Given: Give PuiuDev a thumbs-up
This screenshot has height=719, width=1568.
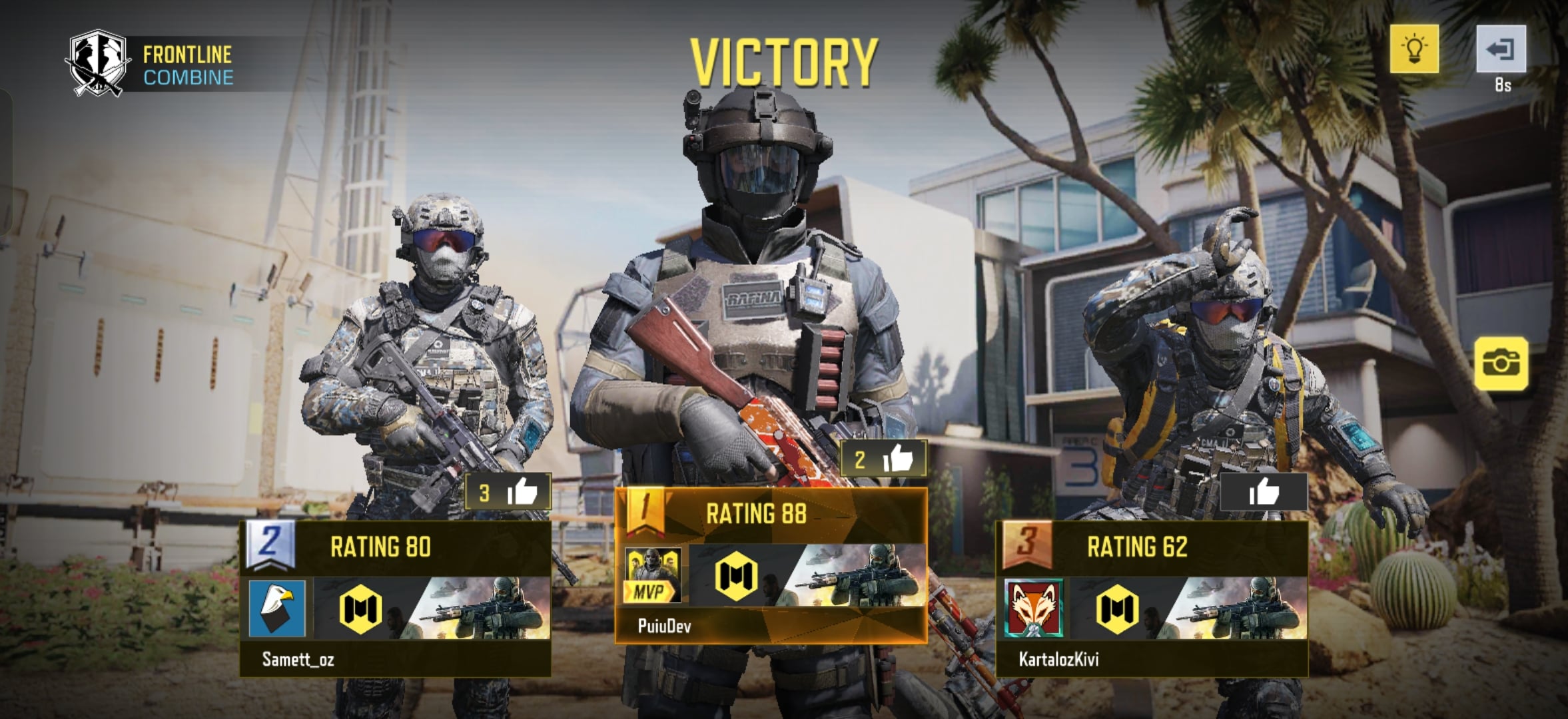Looking at the screenshot, I should pyautogui.click(x=884, y=459).
